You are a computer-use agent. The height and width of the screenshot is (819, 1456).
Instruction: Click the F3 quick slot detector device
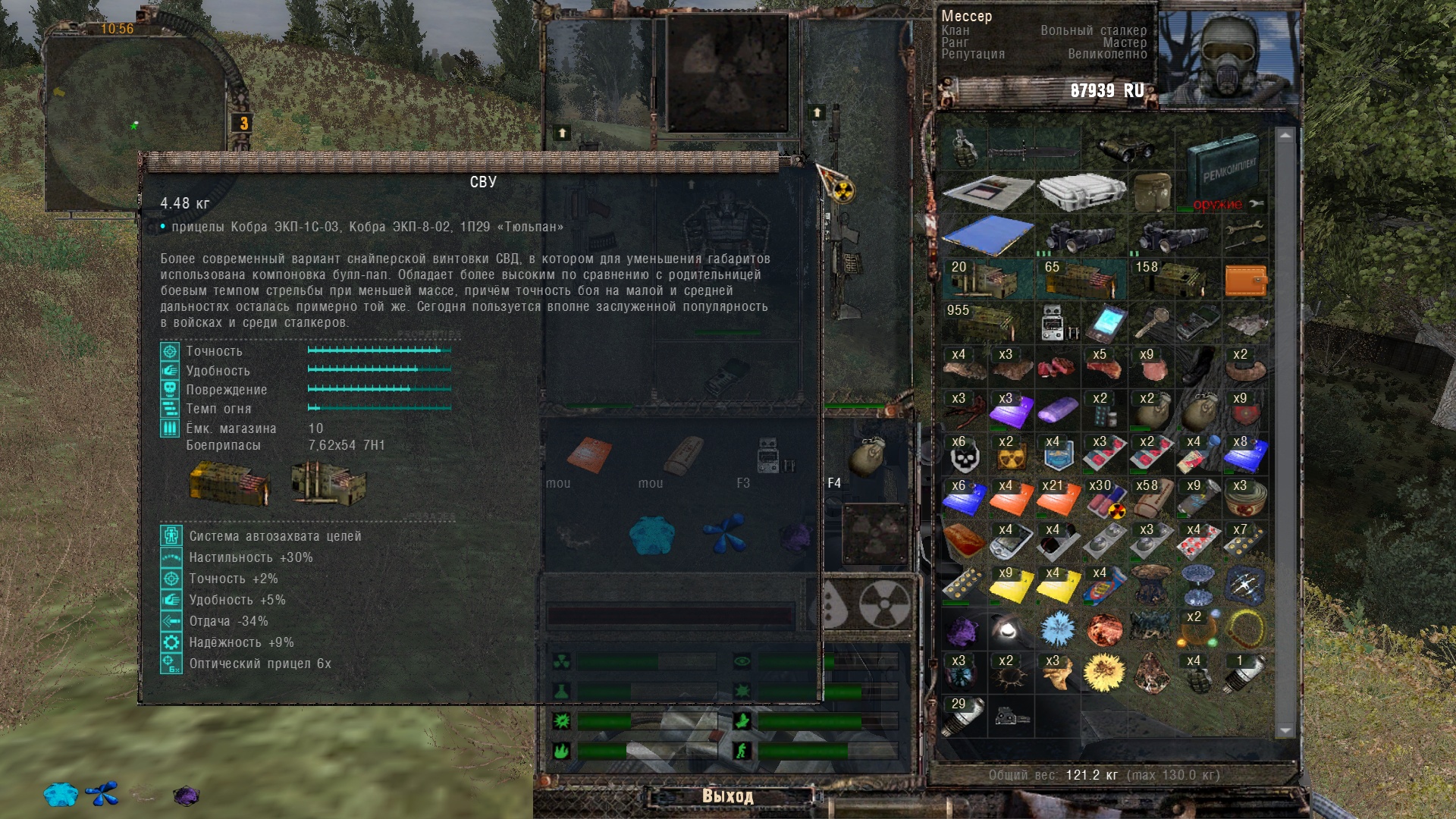tap(775, 456)
